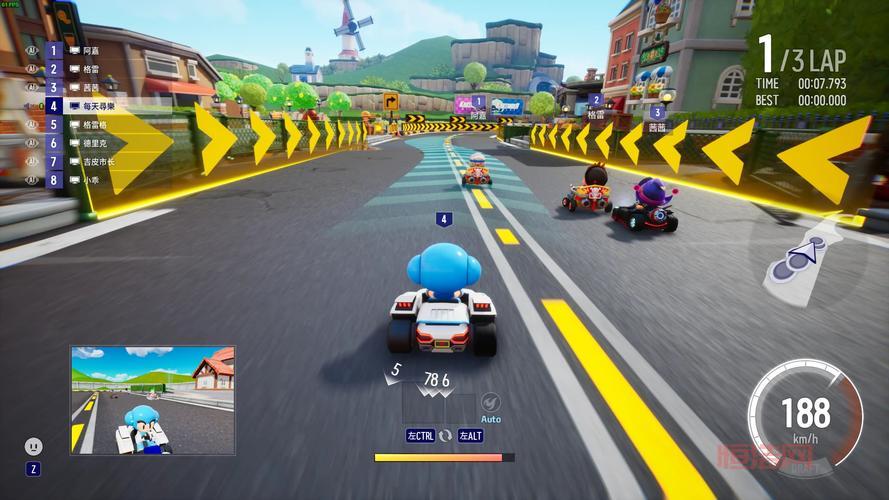Swap item slots with the circular arrows icon
Screen dimensions: 889x500
[x=446, y=435]
